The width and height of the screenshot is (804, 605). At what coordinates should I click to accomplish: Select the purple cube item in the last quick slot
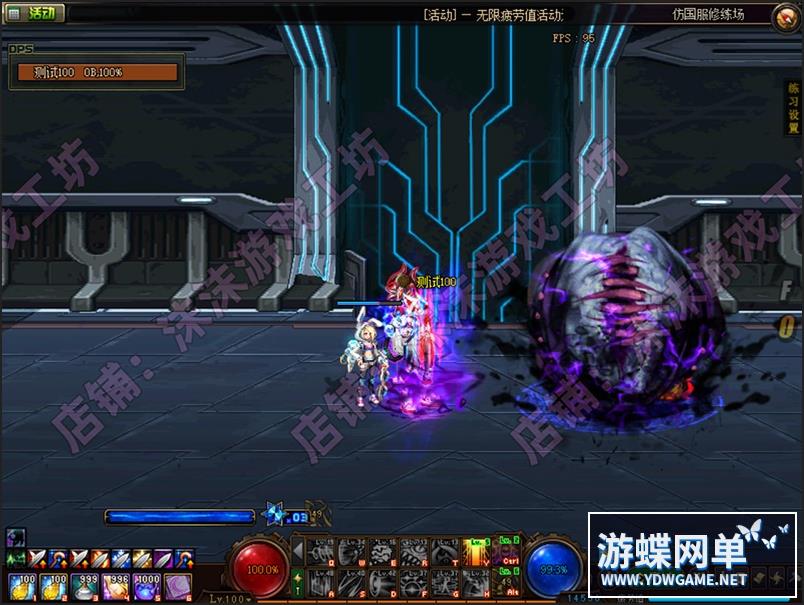(177, 587)
